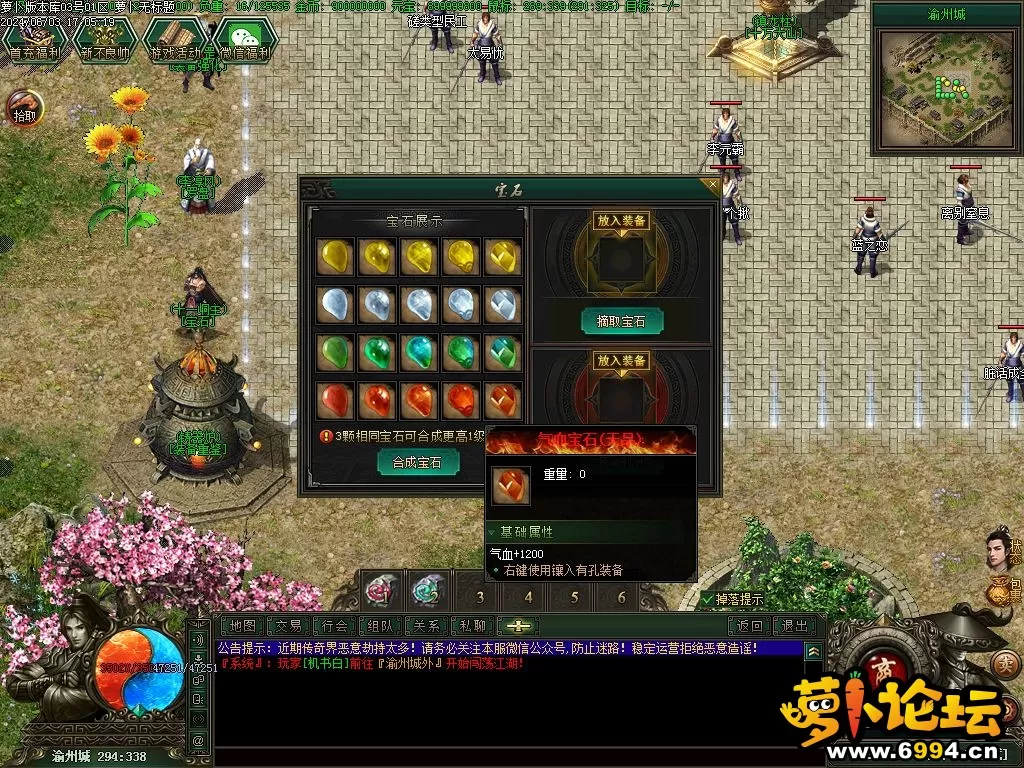
Task: Select the first white gem in the showcase
Action: pos(333,304)
